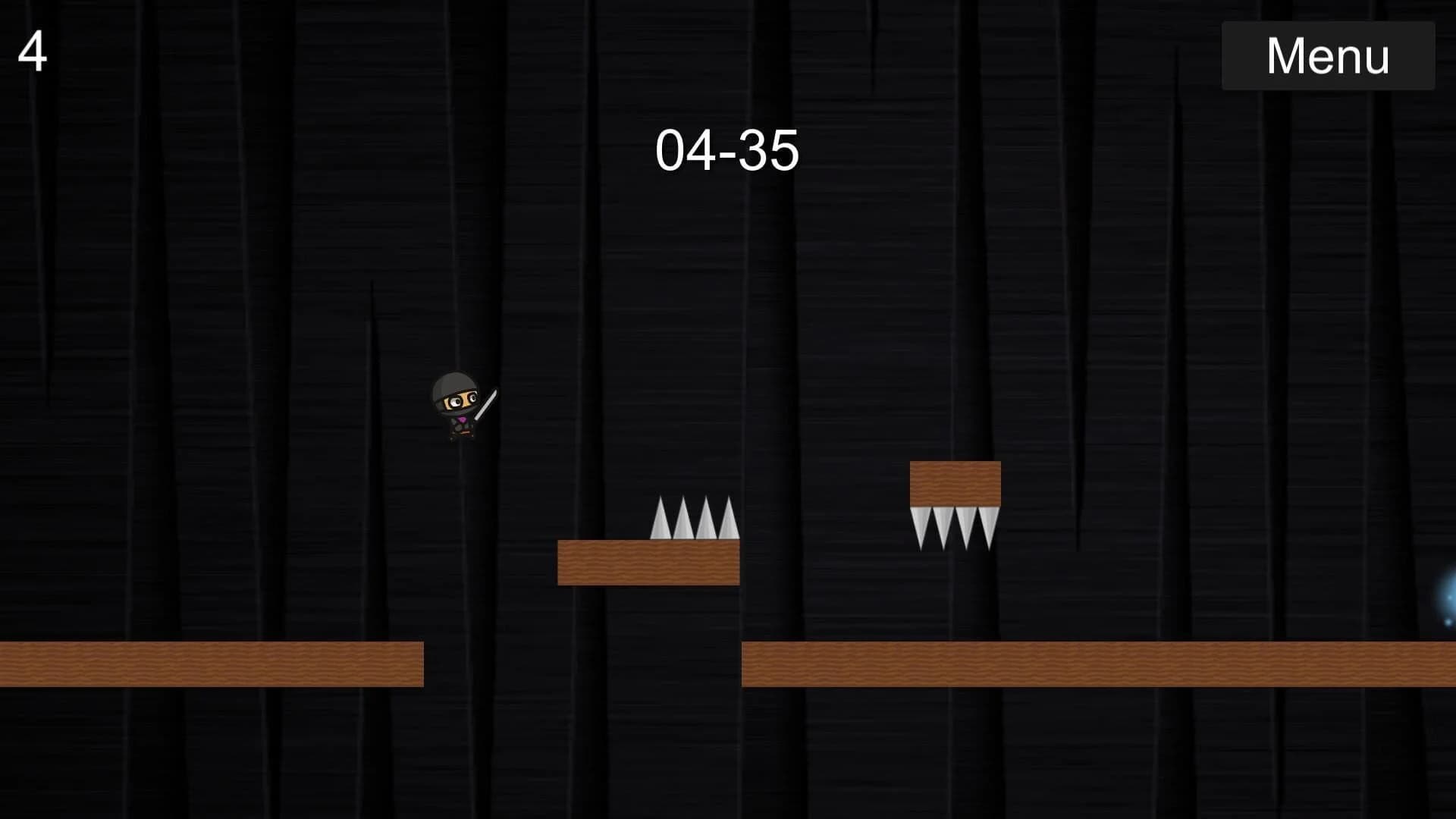Click the downward-hanging spikes

point(954,527)
